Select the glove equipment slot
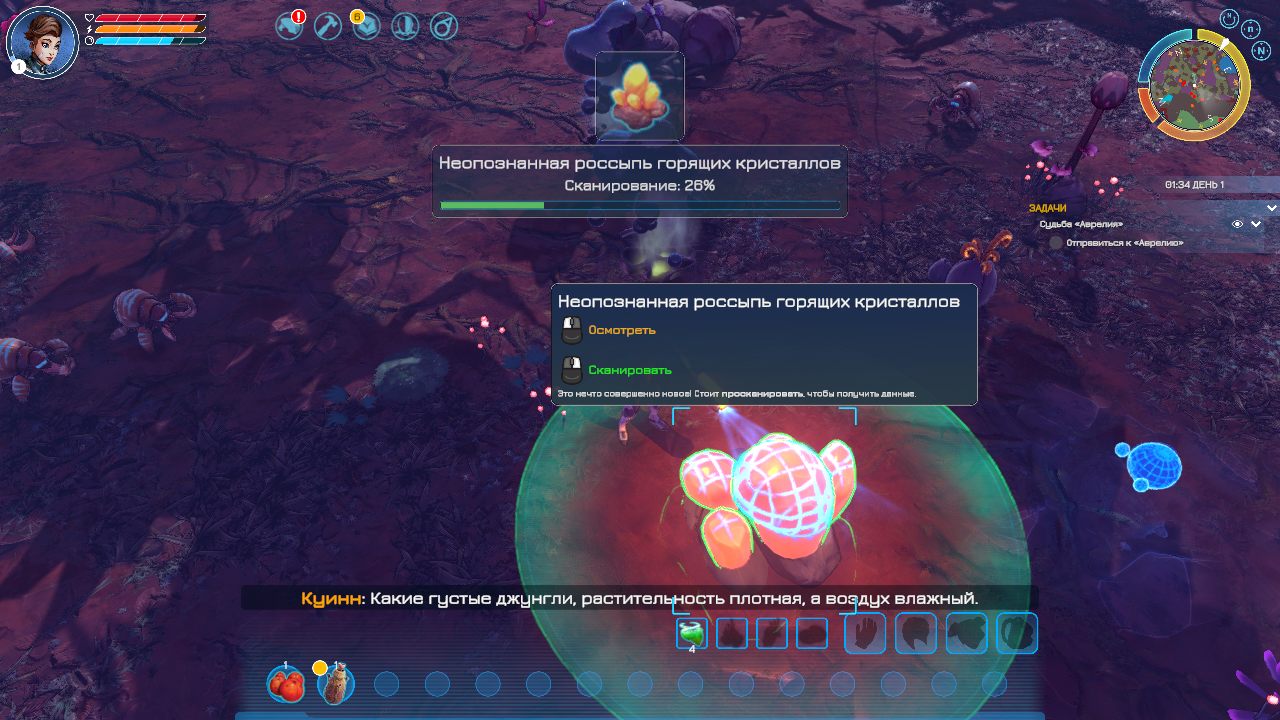This screenshot has height=720, width=1280. coord(866,633)
